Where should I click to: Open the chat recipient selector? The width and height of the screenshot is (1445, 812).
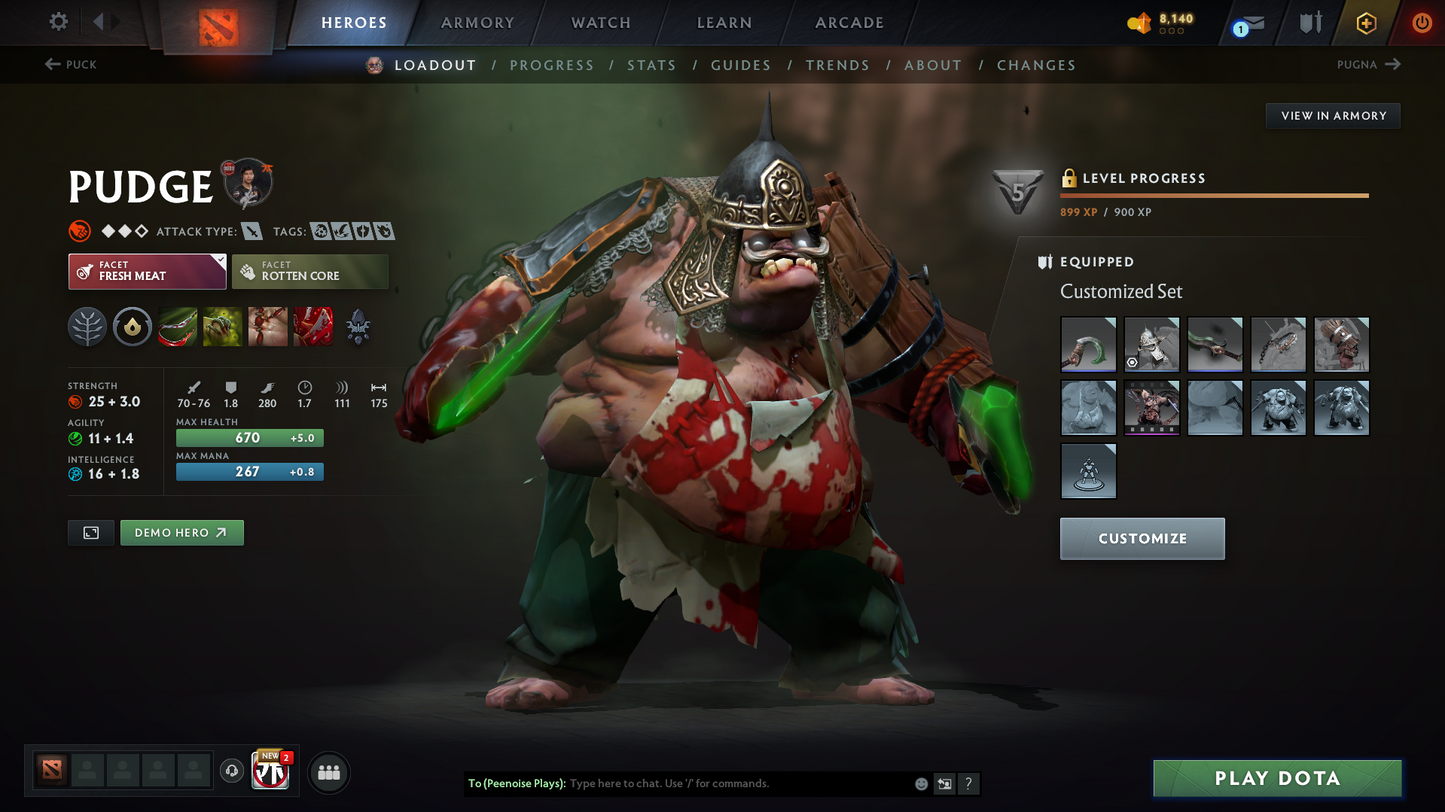(x=943, y=784)
